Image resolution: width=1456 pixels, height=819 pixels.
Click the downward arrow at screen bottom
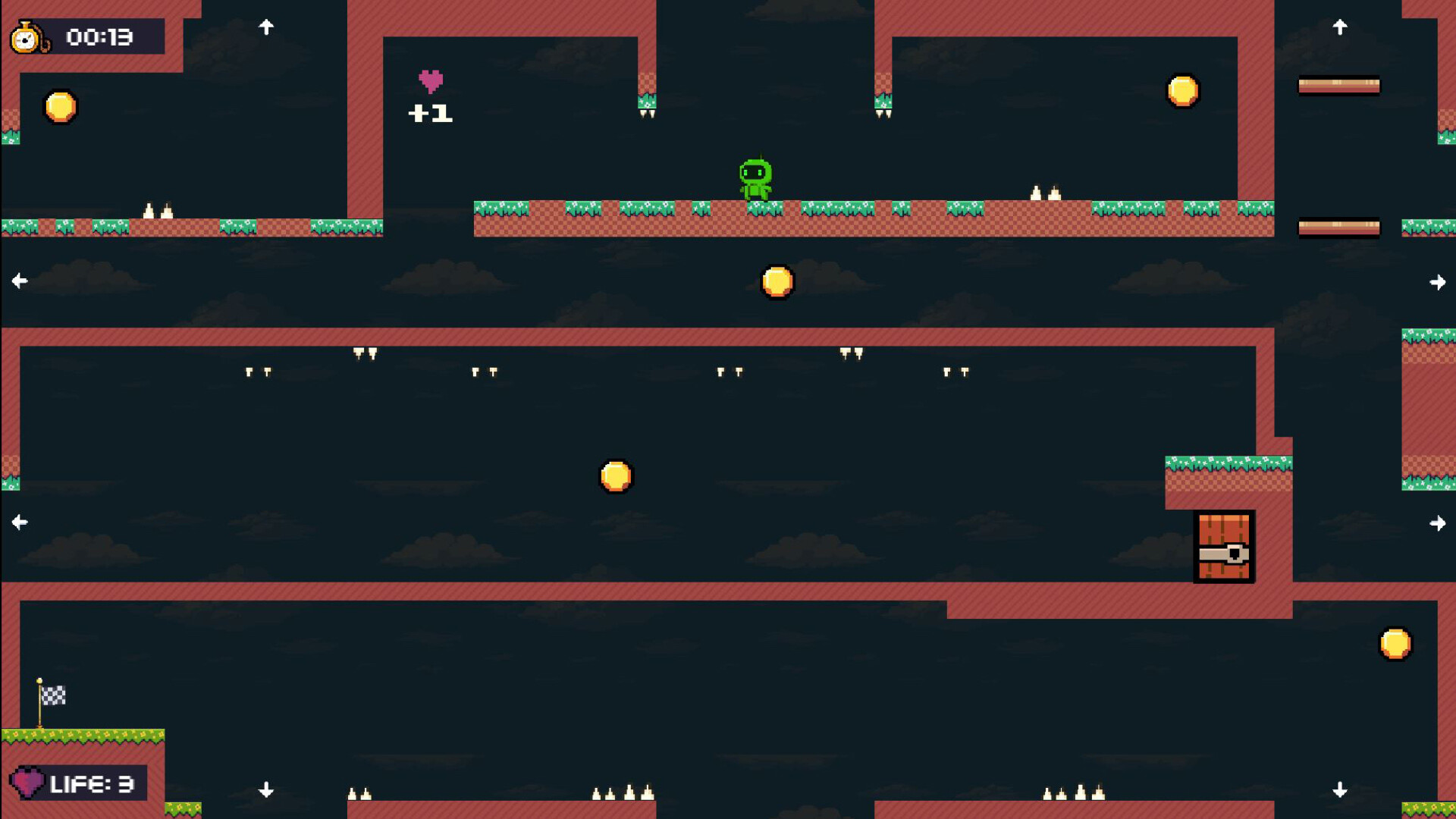266,789
